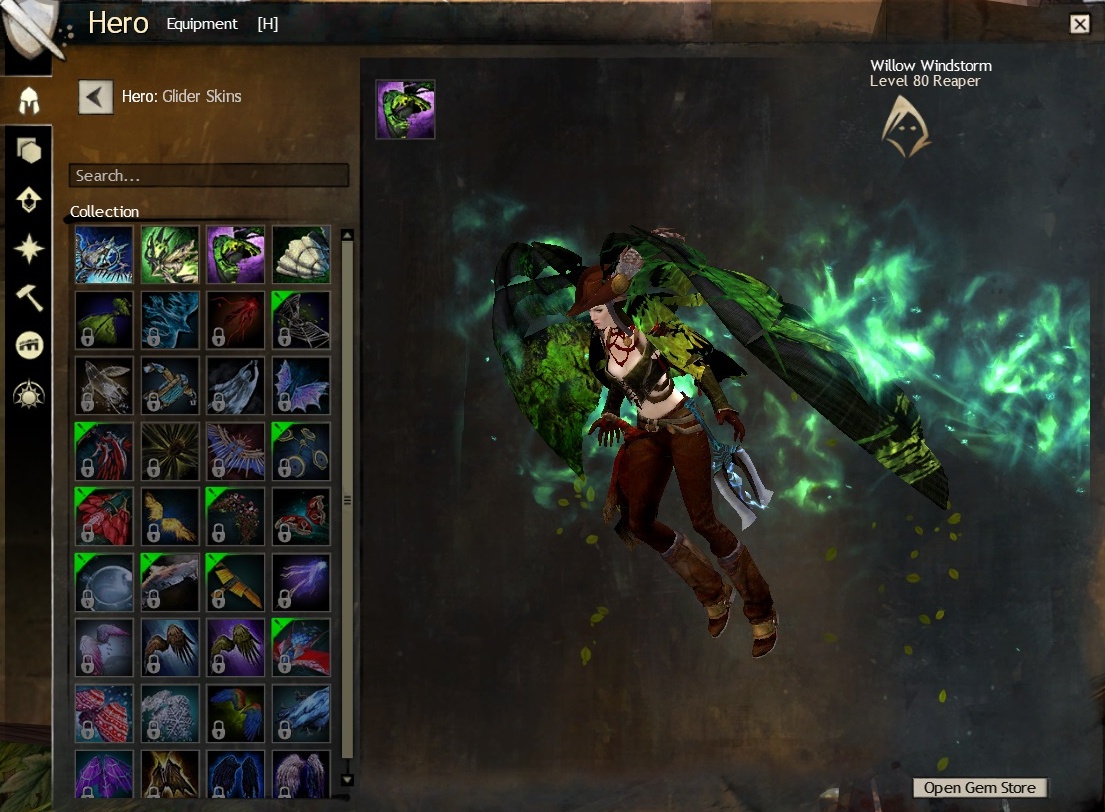Pick the locked red tendril glider skin
Viewport: 1105px width, 812px height.
(x=235, y=320)
